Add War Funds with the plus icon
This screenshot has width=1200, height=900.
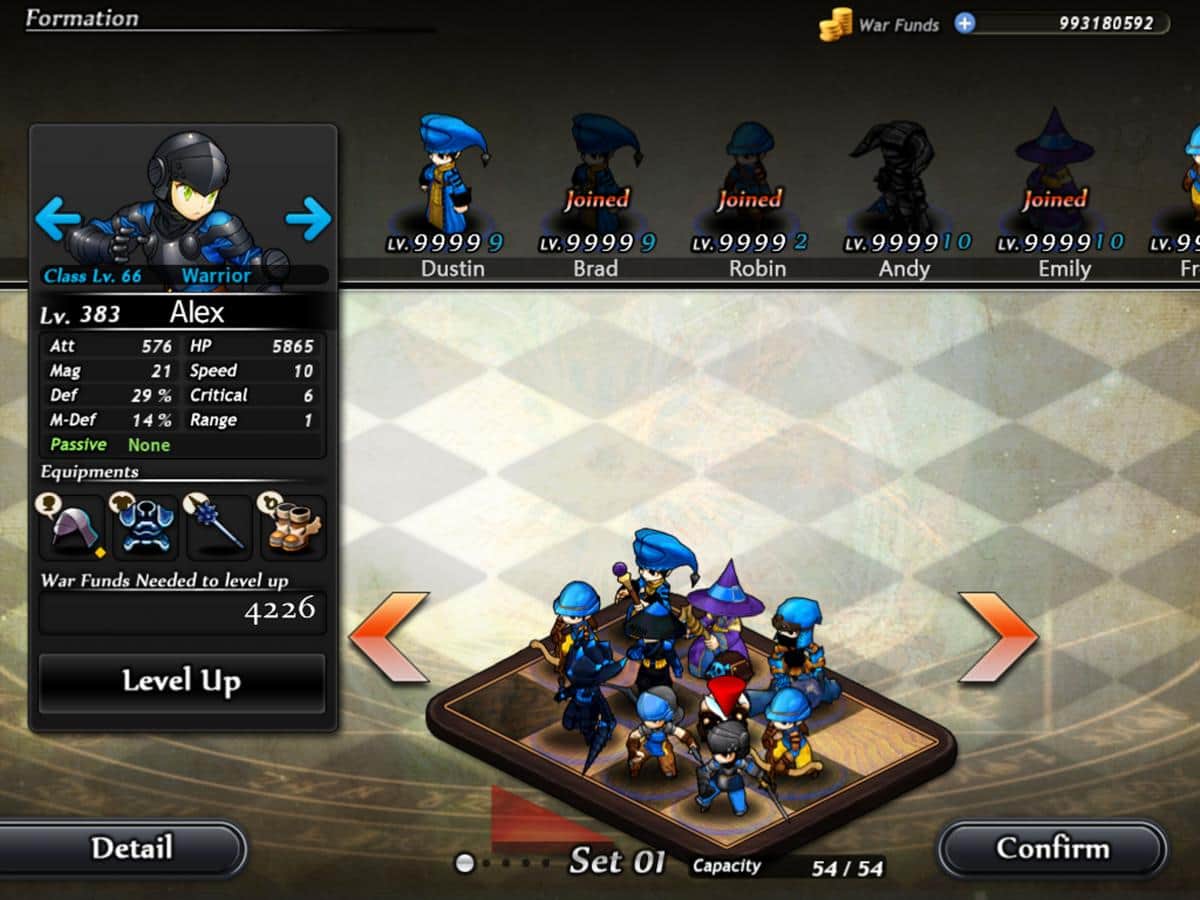[x=964, y=23]
